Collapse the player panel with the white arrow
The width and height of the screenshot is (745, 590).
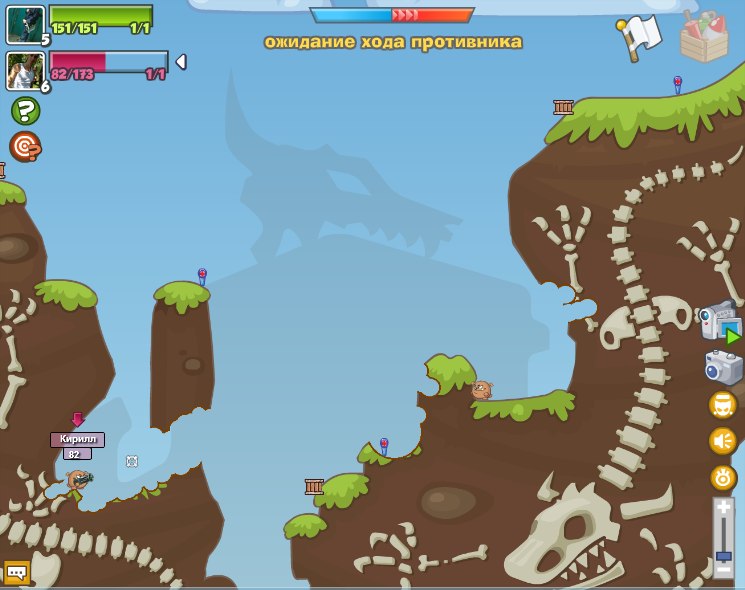[x=181, y=62]
